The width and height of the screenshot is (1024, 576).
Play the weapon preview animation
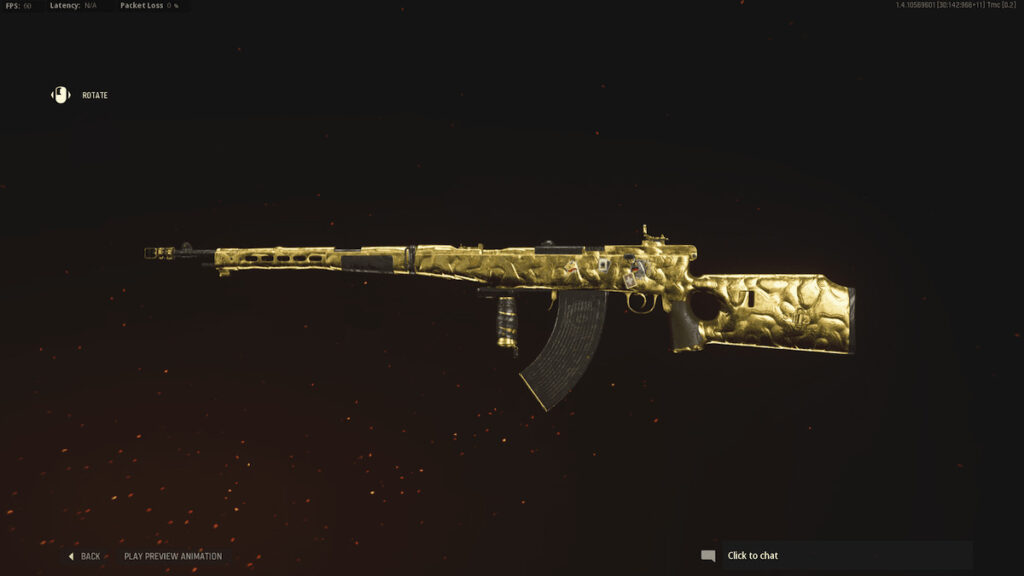pyautogui.click(x=173, y=556)
